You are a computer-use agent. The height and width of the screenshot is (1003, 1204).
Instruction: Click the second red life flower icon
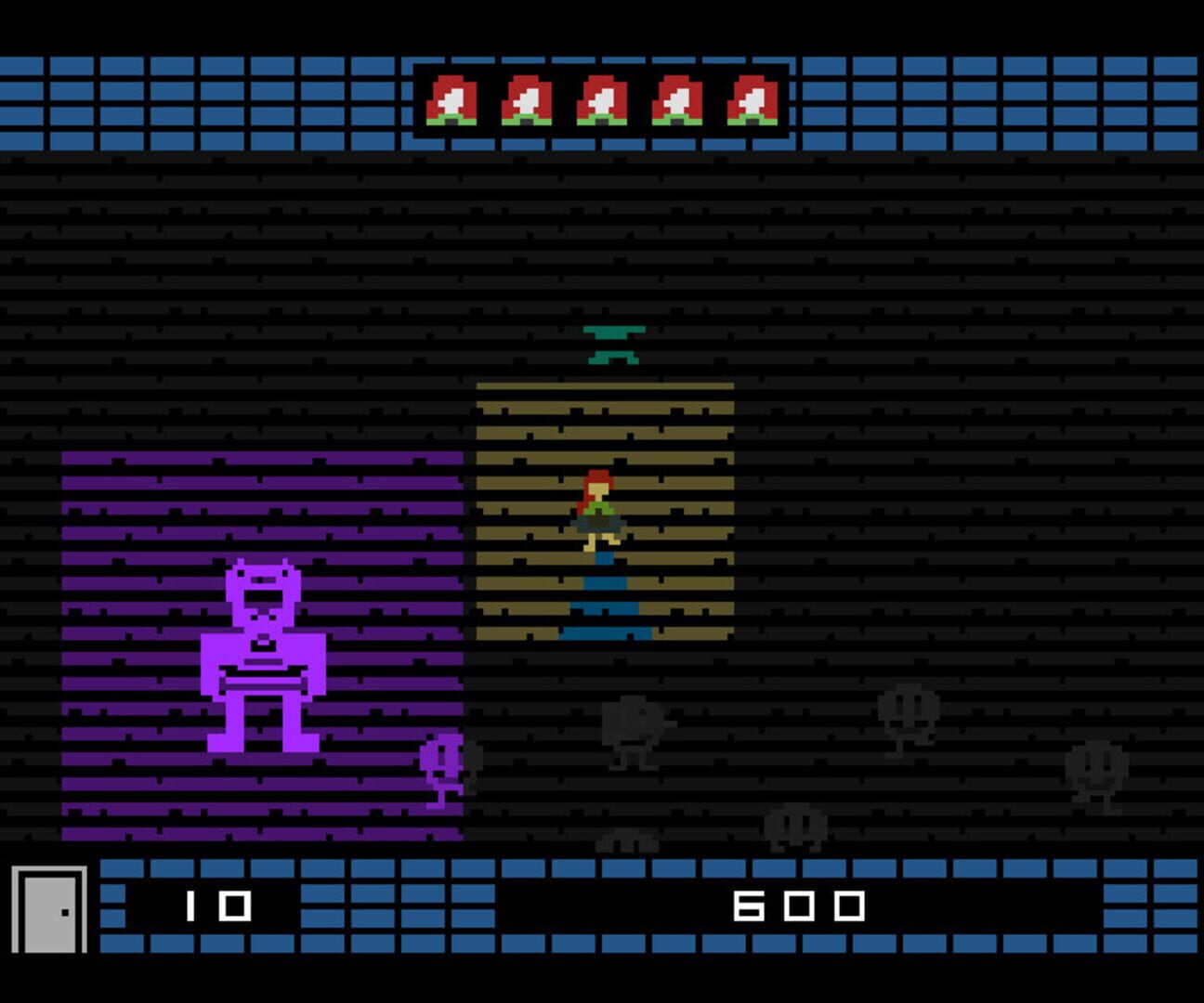527,98
